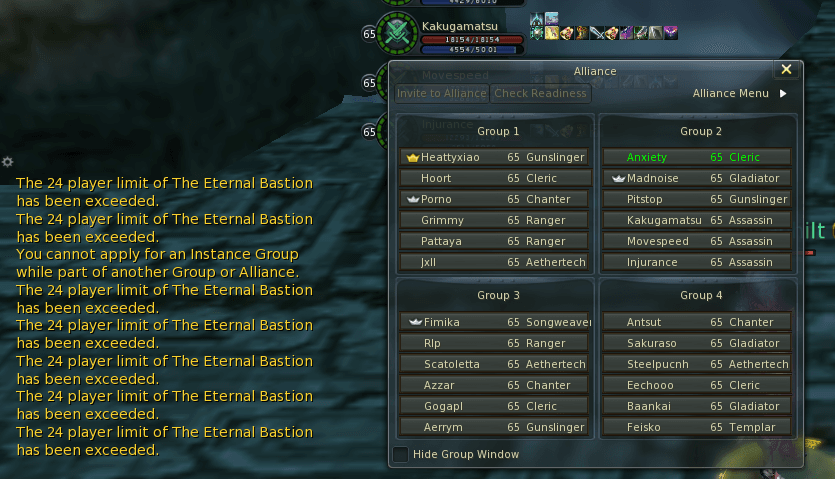Select Anxiety the Cleric in Group 2
Image resolution: width=835 pixels, height=479 pixels.
pyautogui.click(x=696, y=157)
